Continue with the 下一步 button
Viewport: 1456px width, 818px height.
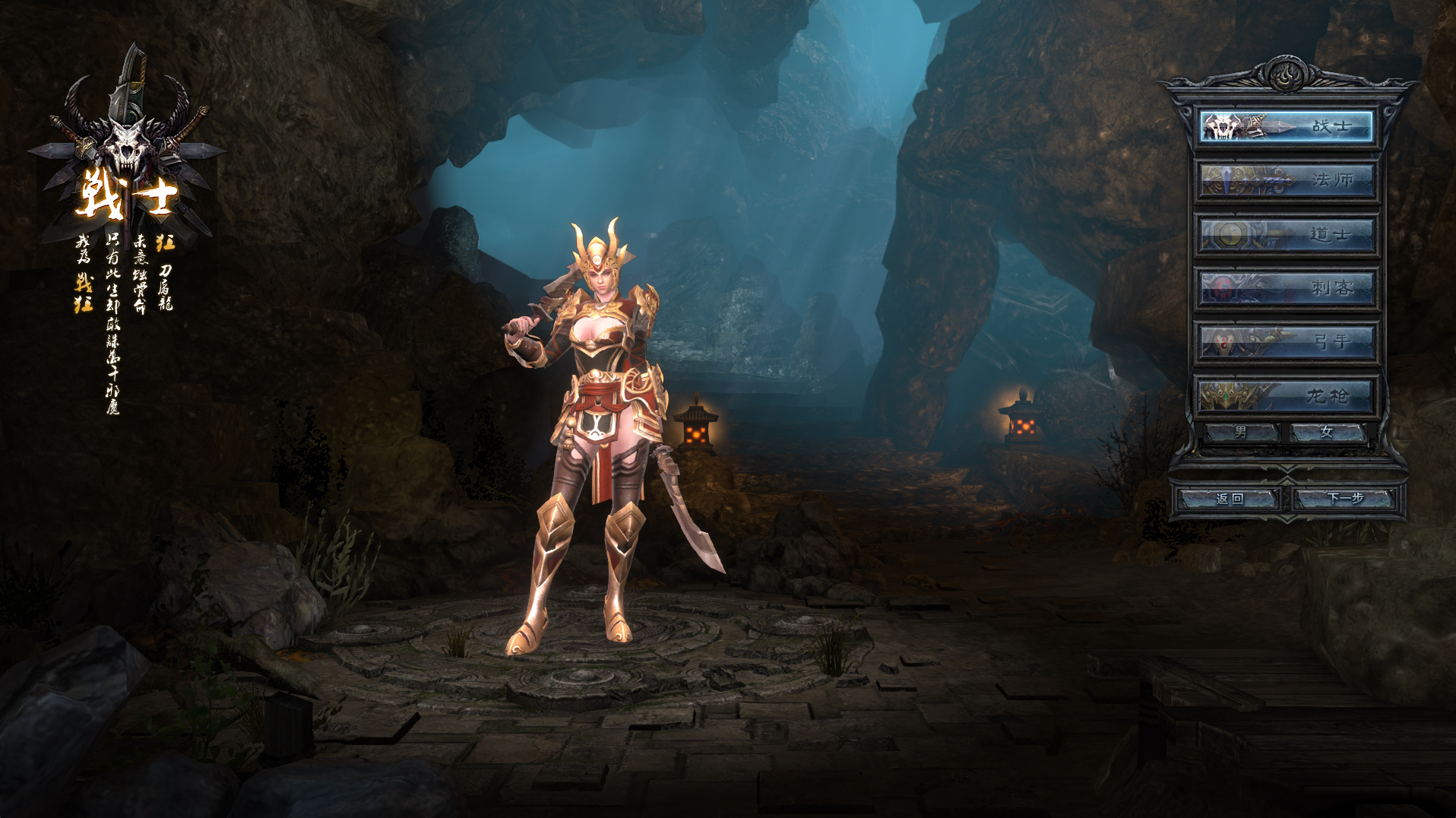[x=1345, y=499]
